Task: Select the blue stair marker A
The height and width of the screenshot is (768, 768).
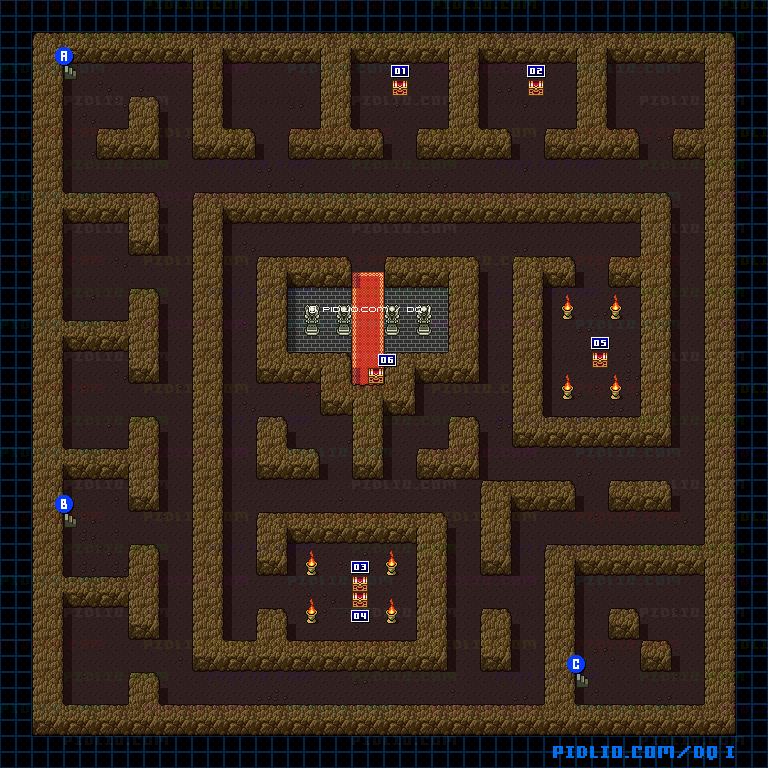Action: [x=64, y=56]
